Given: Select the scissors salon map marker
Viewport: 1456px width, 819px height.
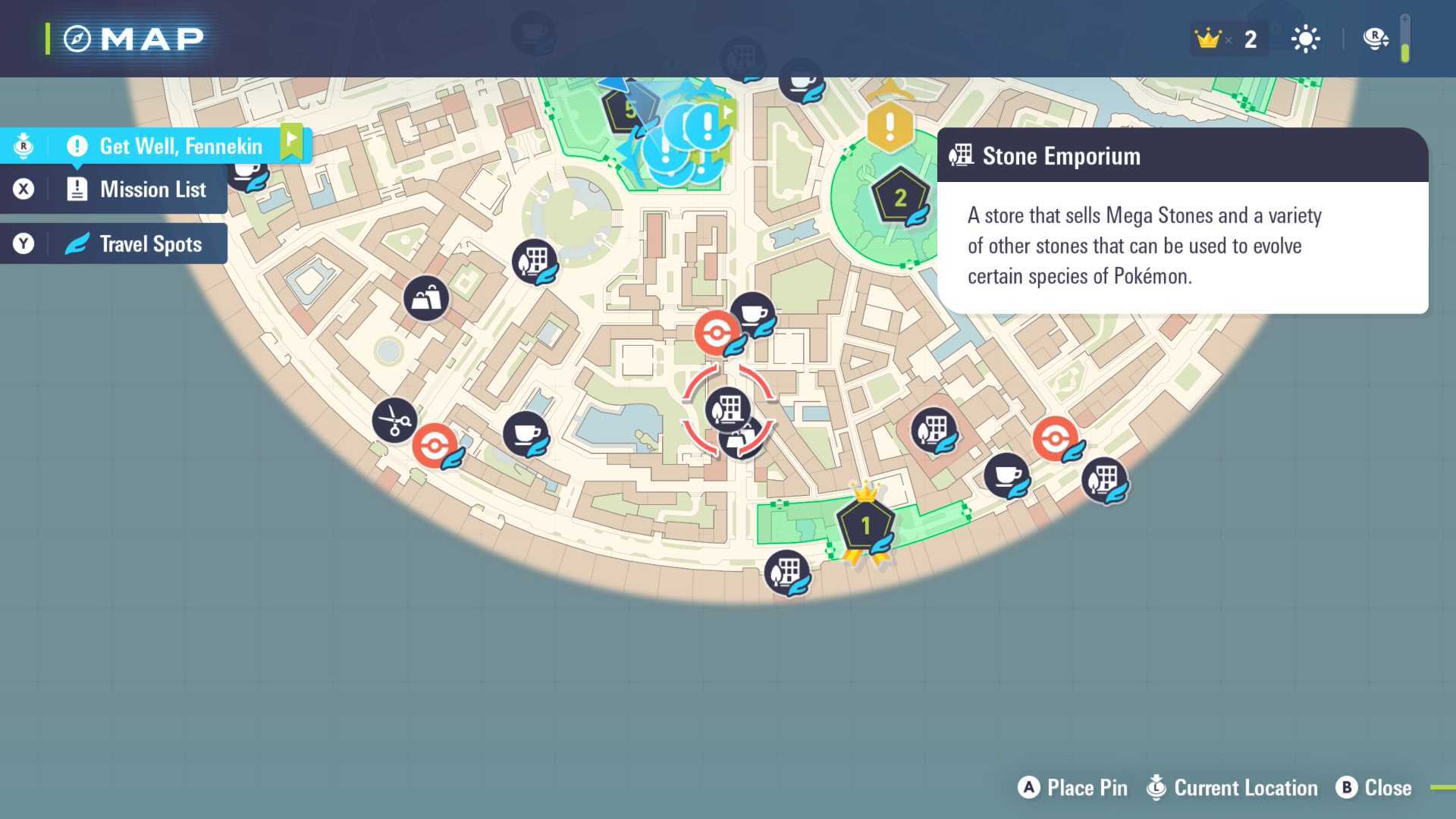Looking at the screenshot, I should (394, 419).
